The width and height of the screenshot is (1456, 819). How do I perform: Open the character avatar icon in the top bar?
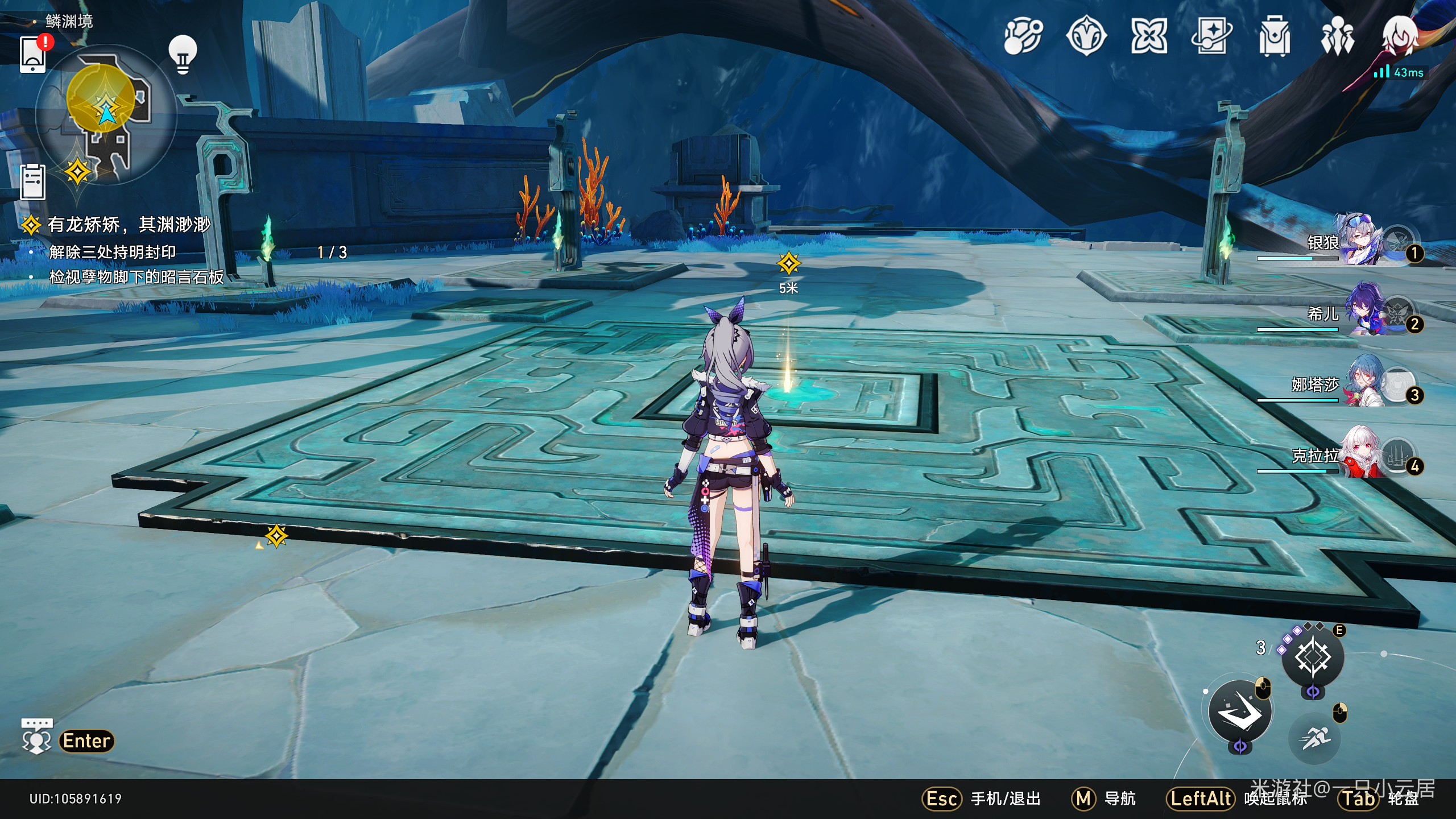click(1400, 35)
